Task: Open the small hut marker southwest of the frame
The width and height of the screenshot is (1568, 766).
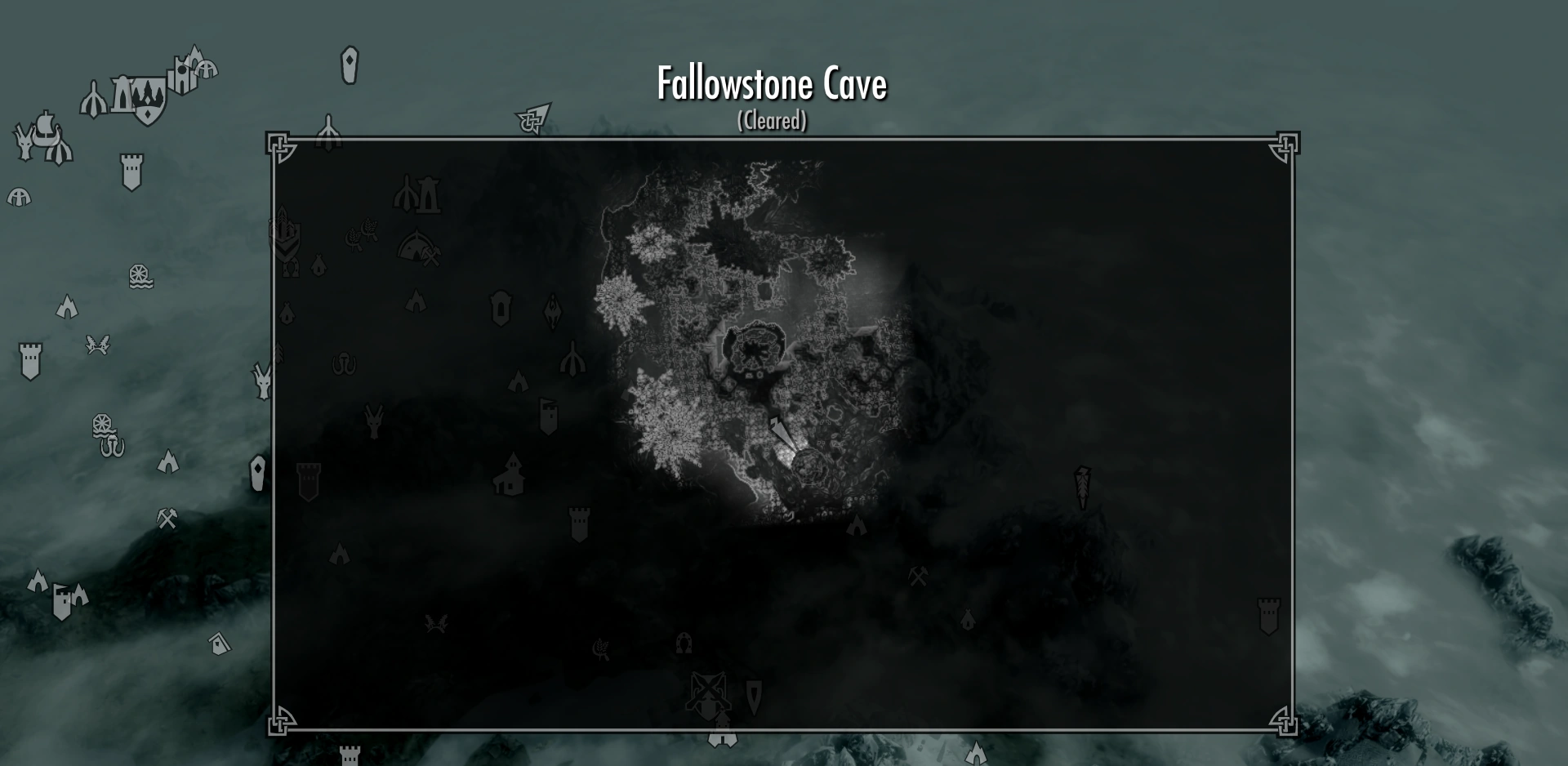Action: 218,641
